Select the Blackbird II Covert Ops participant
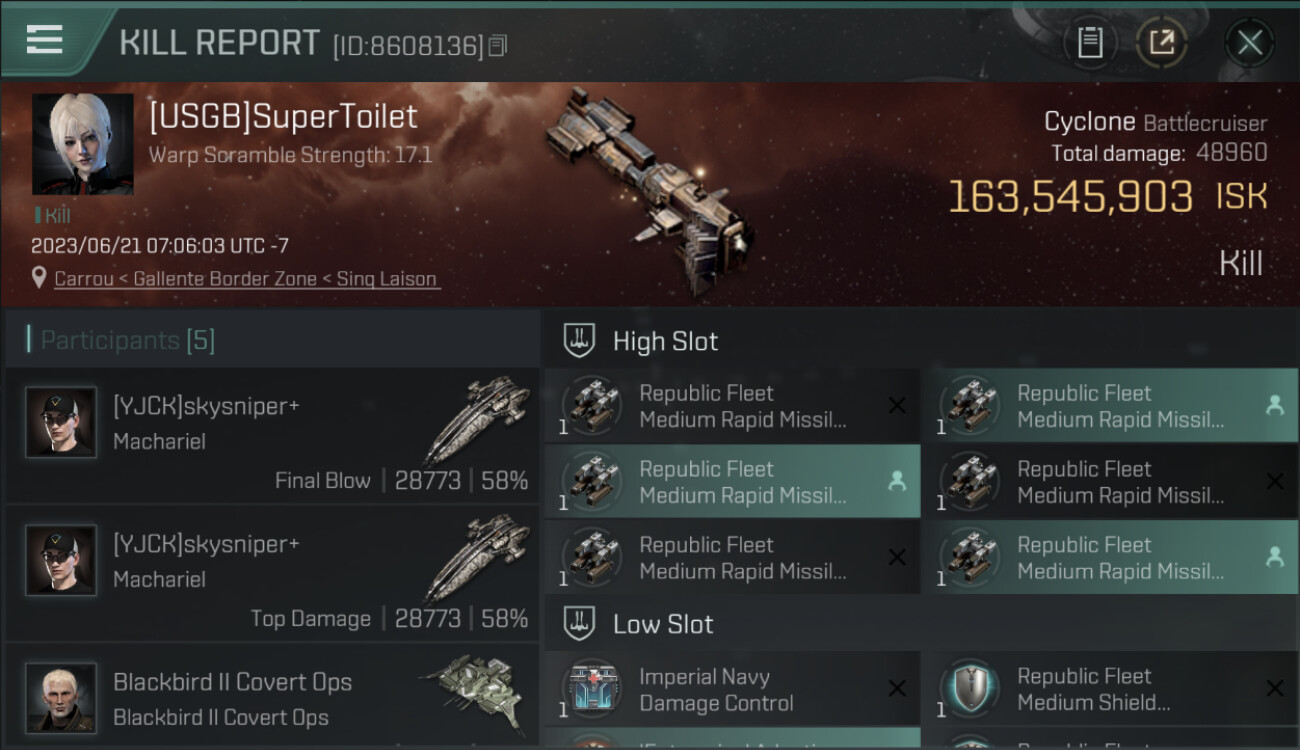1300x750 pixels. click(272, 698)
